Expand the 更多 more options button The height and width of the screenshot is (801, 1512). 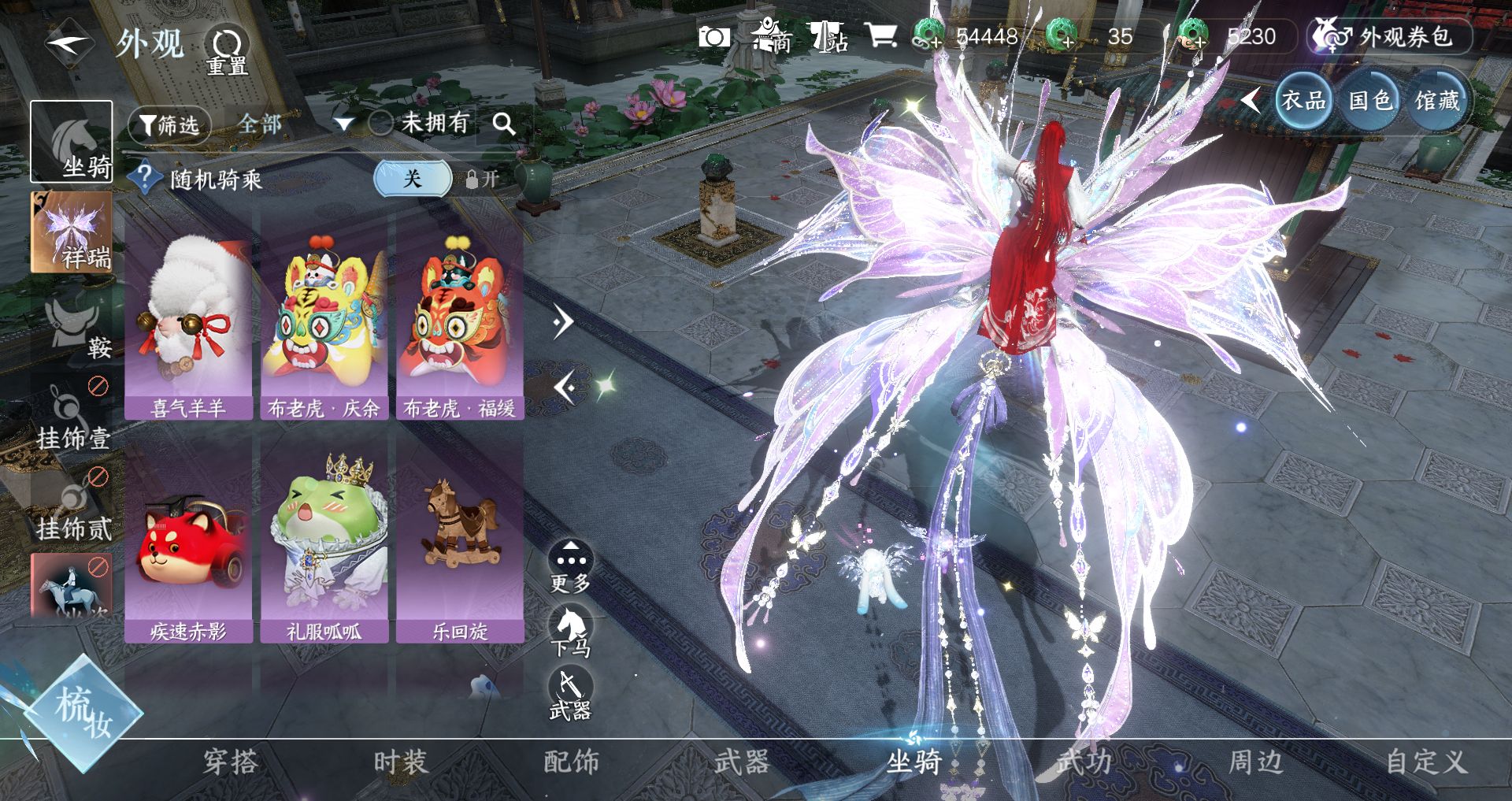pyautogui.click(x=570, y=567)
